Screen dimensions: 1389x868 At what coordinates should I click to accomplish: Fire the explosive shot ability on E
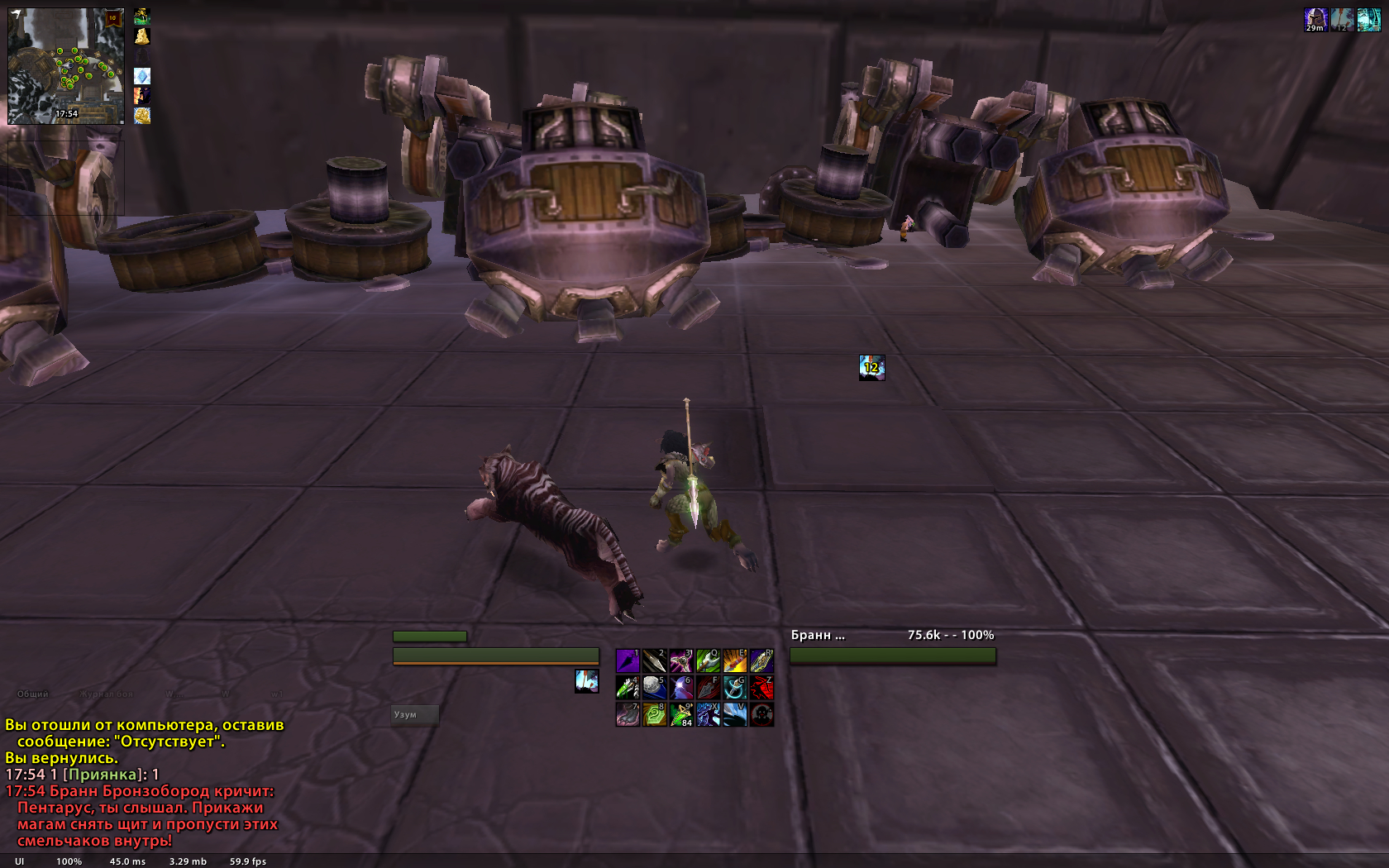tap(734, 661)
